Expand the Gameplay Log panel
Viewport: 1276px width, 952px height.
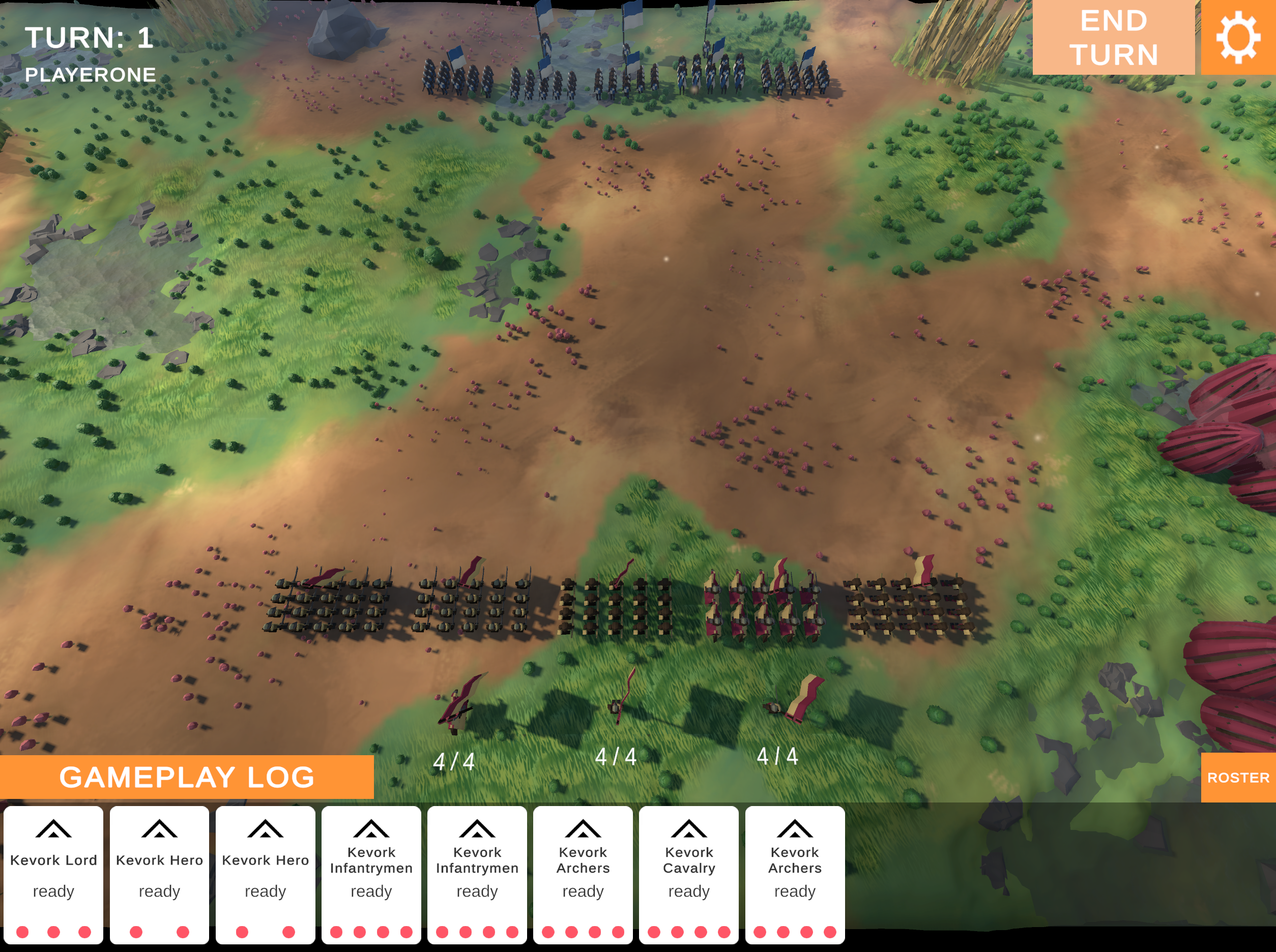[x=187, y=777]
